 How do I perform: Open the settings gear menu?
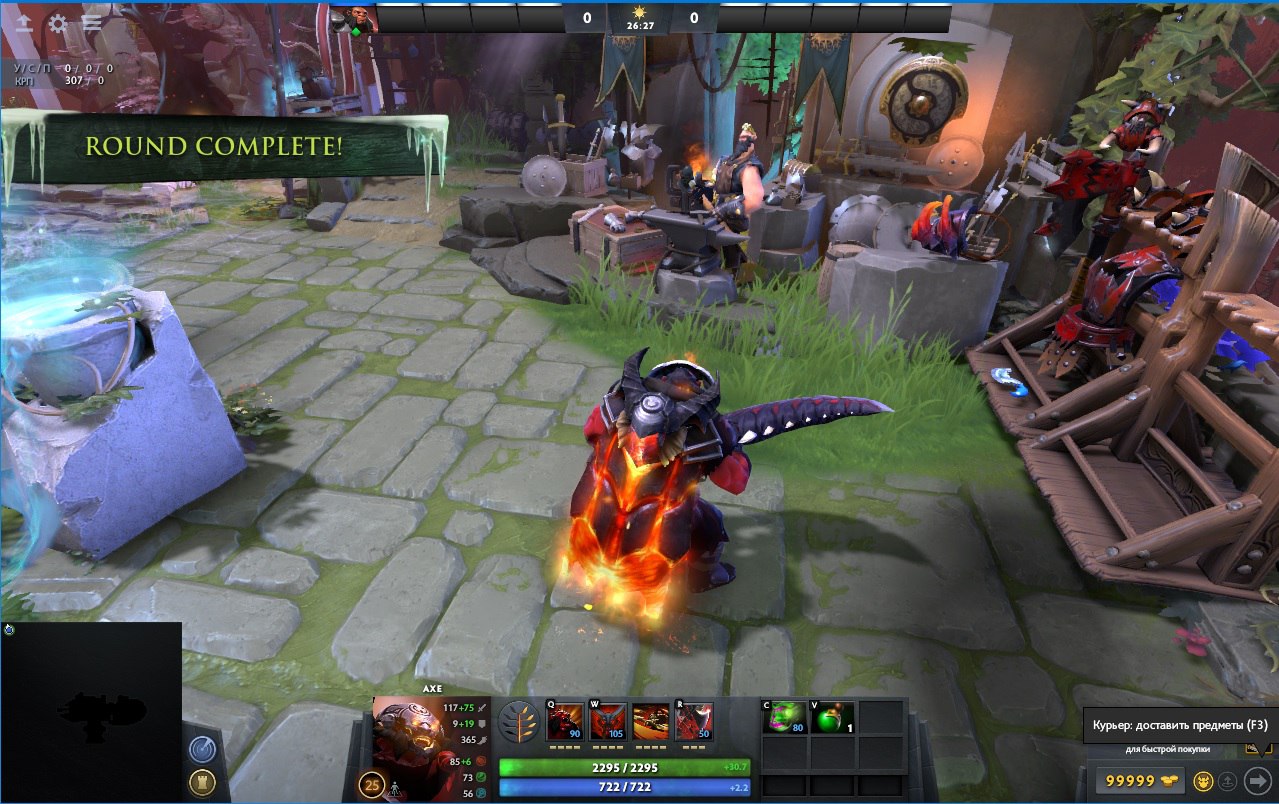tap(58, 23)
